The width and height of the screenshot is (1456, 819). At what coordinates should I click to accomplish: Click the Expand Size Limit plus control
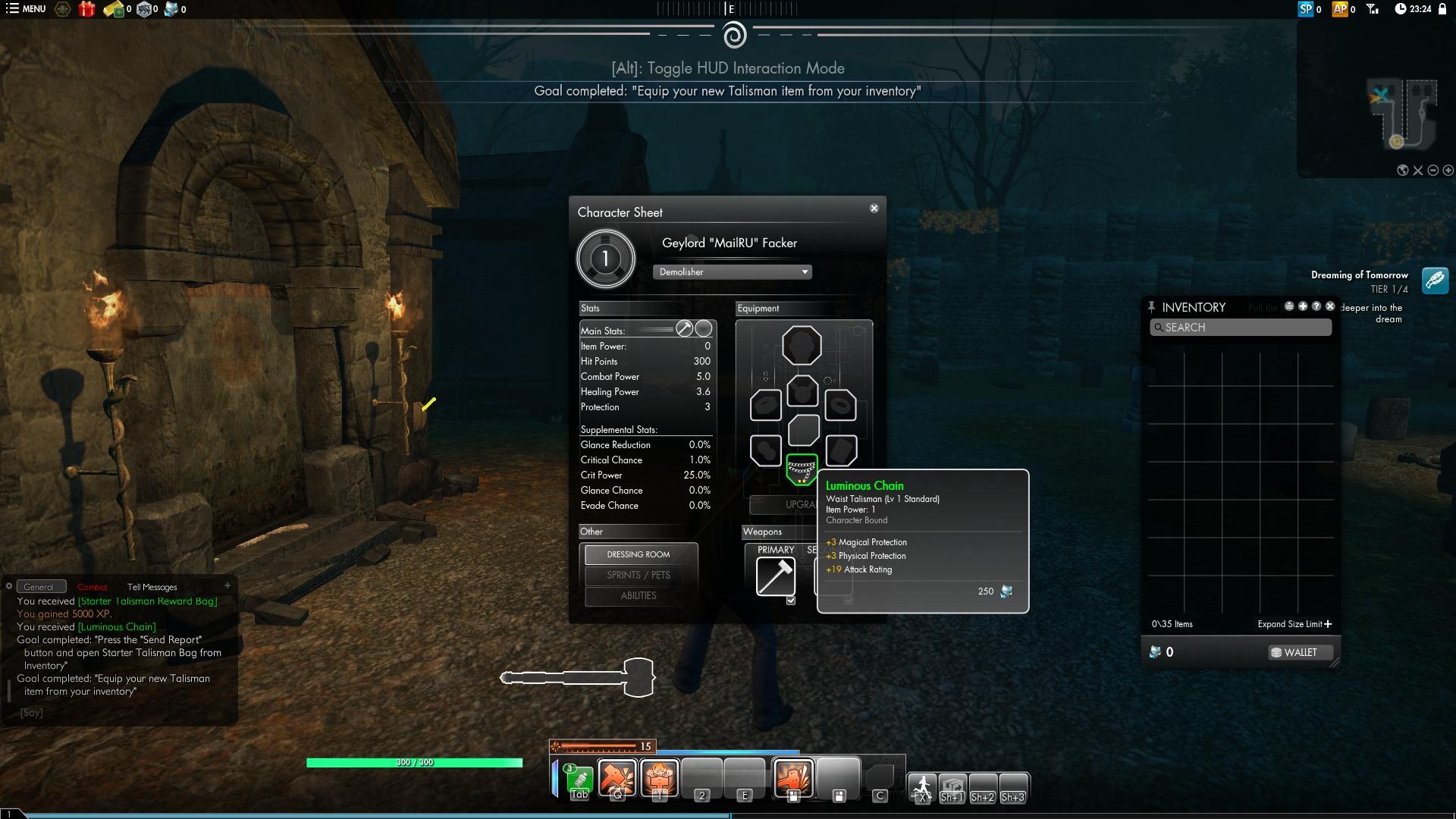1329,624
